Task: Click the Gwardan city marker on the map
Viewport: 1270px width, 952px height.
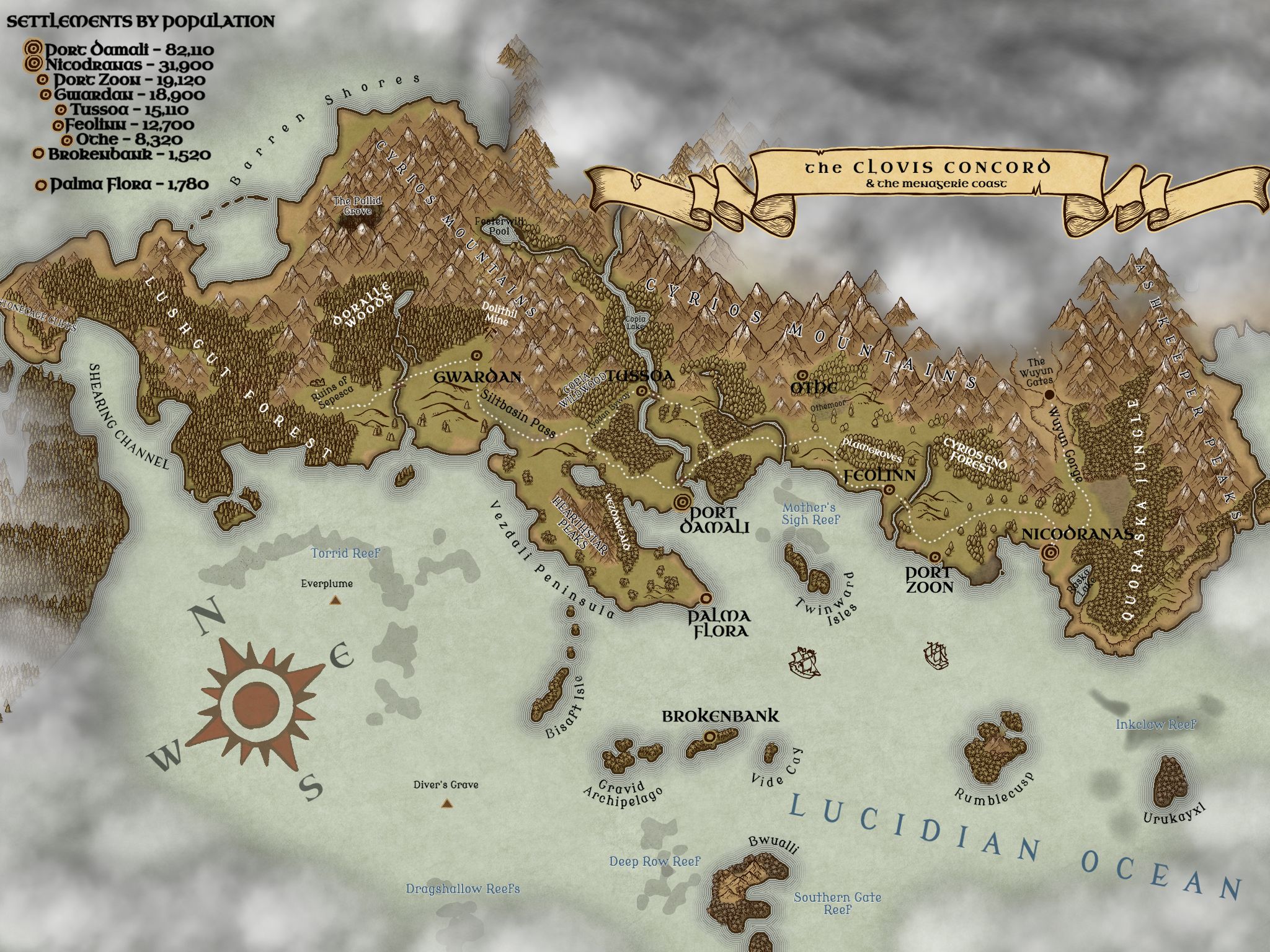Action: 476,355
